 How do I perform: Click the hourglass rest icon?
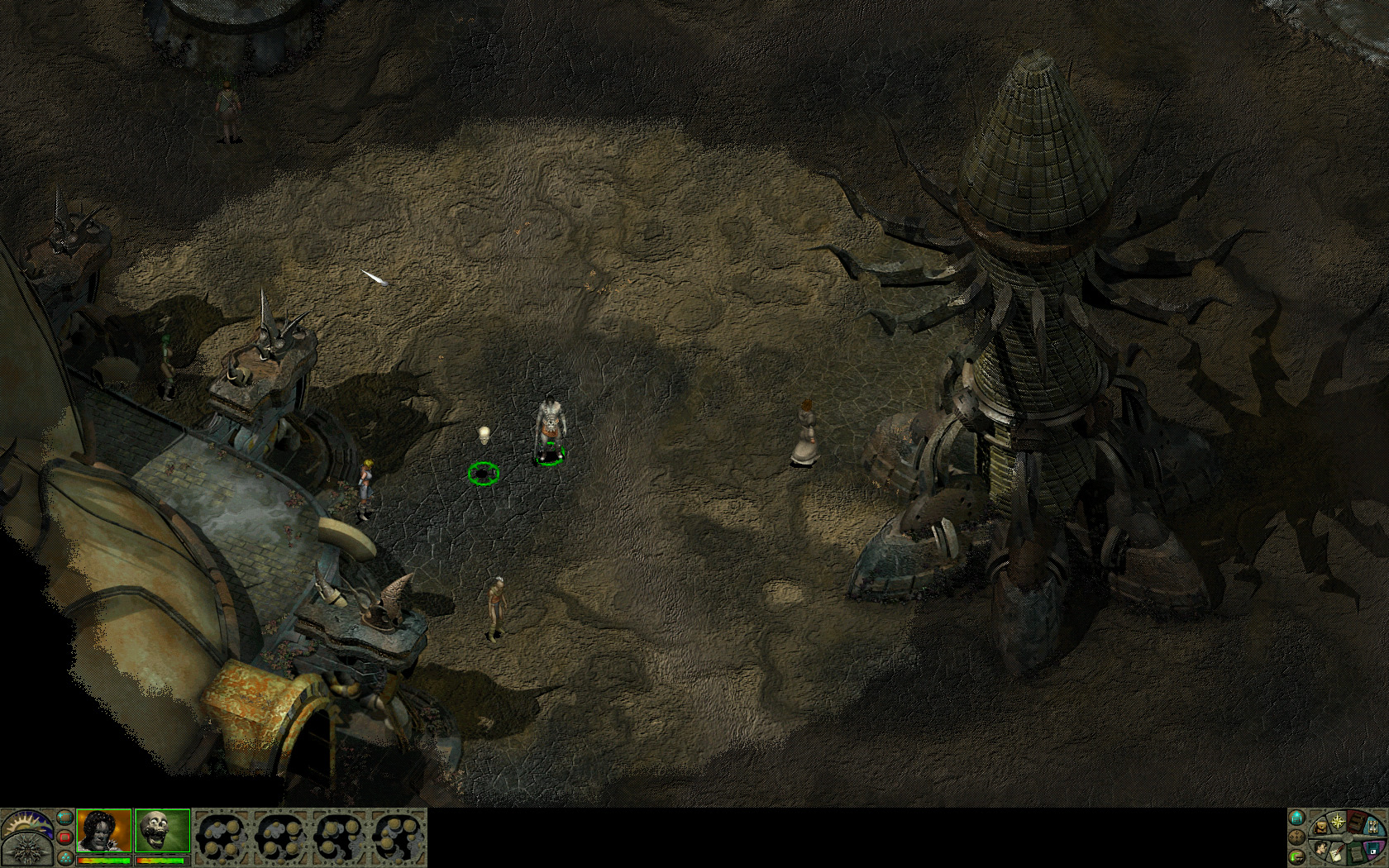[x=1372, y=827]
